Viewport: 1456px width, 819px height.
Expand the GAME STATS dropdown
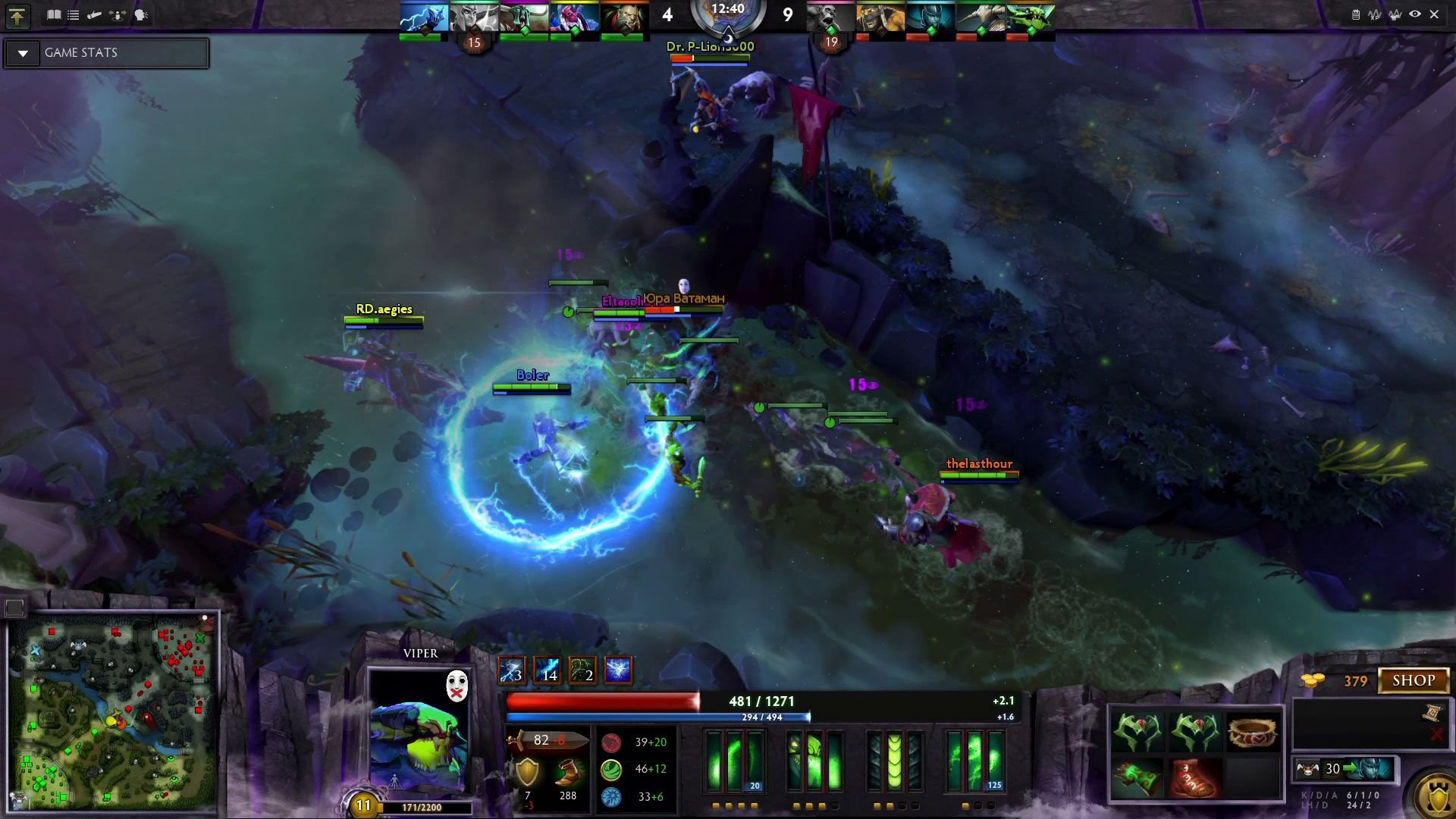tap(106, 52)
